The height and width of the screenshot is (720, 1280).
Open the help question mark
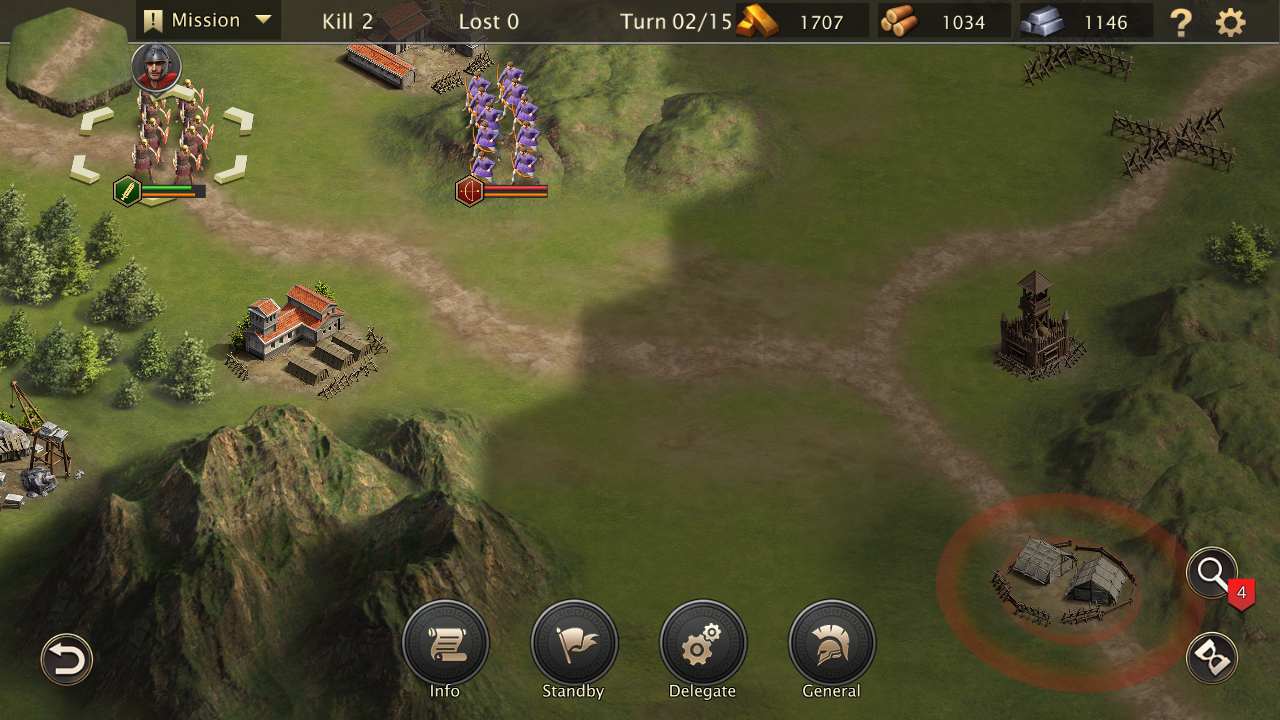click(x=1181, y=22)
